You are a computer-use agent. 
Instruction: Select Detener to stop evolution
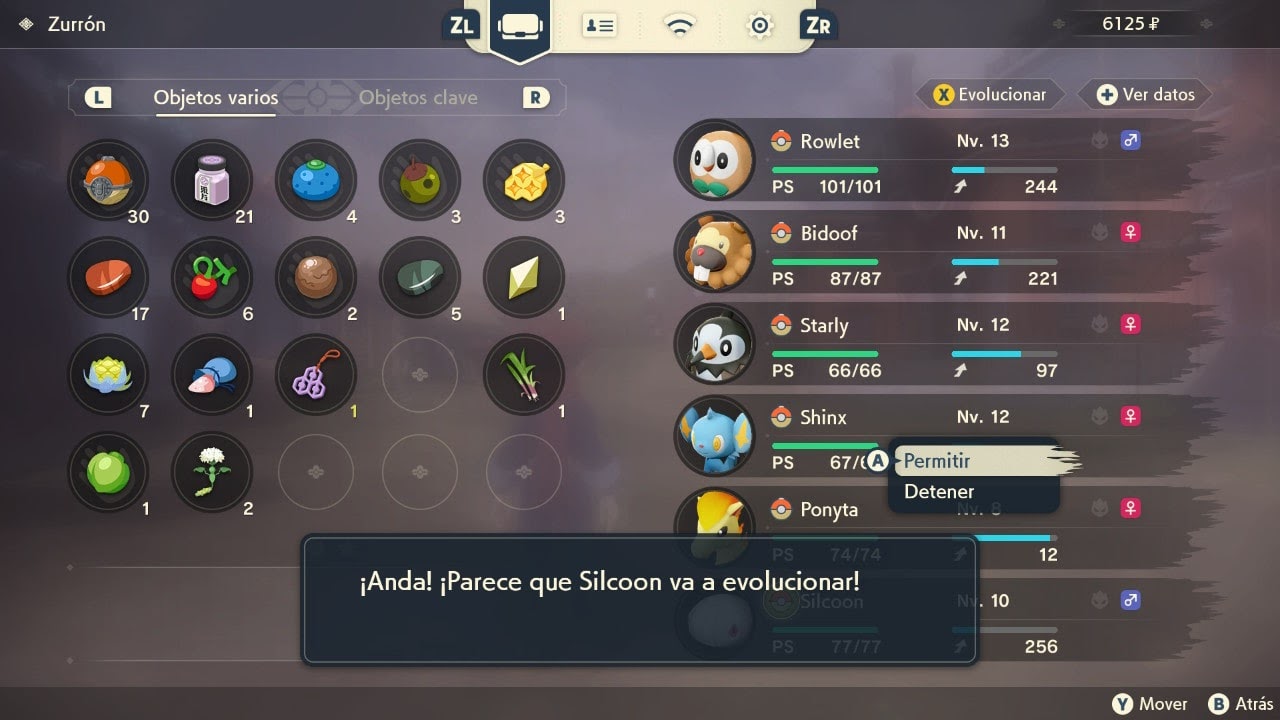[x=939, y=491]
